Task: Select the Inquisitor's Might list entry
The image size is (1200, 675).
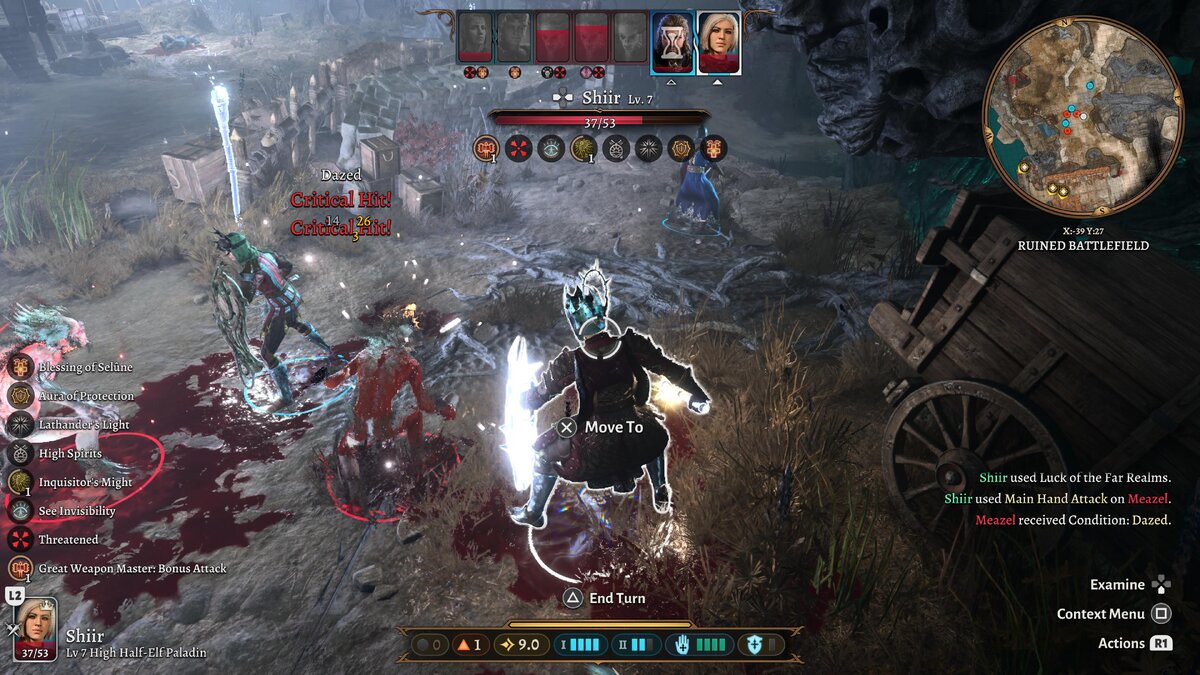Action: (85, 482)
